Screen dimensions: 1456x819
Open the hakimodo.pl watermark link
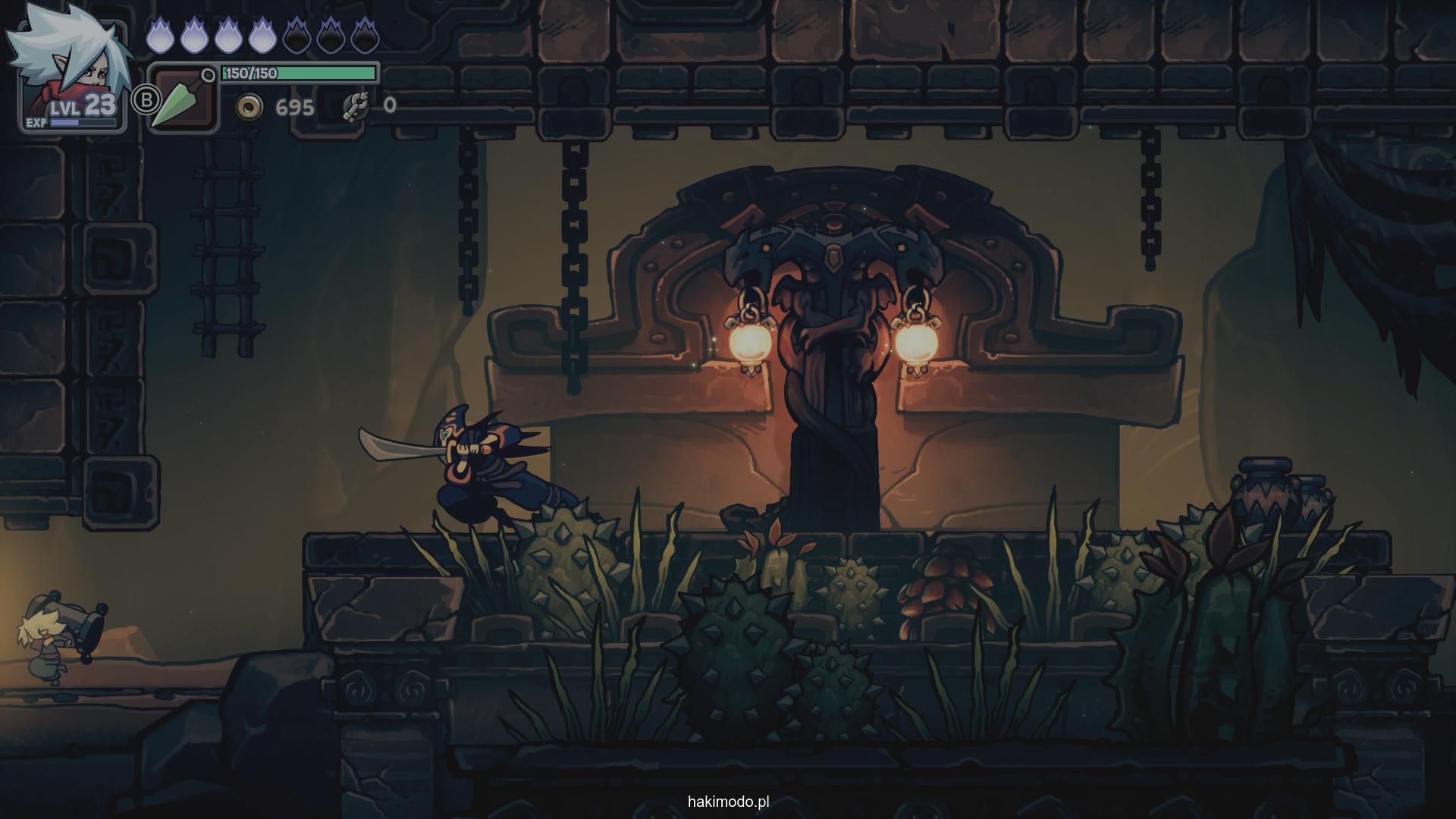pyautogui.click(x=728, y=802)
